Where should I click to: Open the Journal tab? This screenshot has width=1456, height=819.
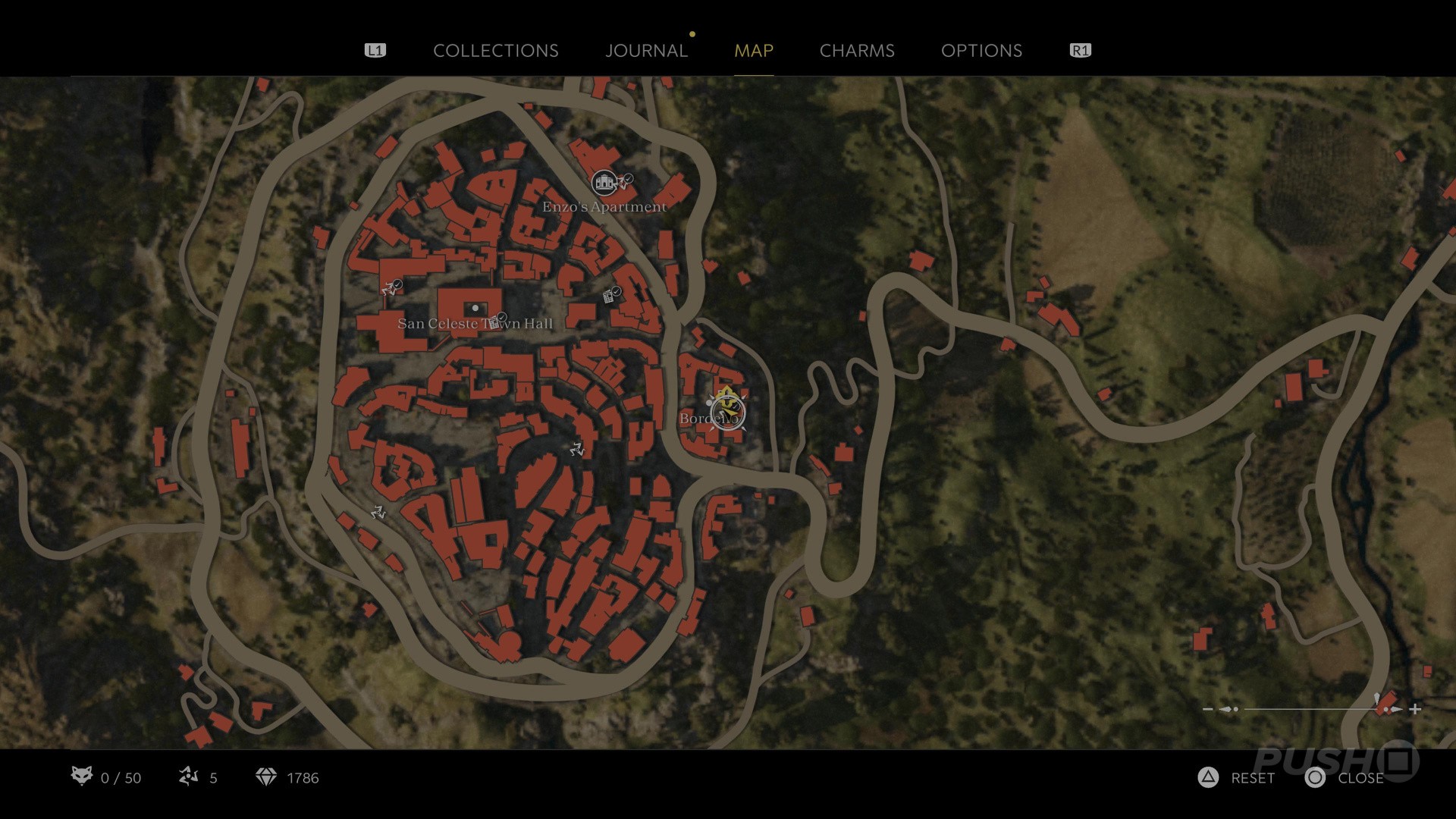click(646, 51)
